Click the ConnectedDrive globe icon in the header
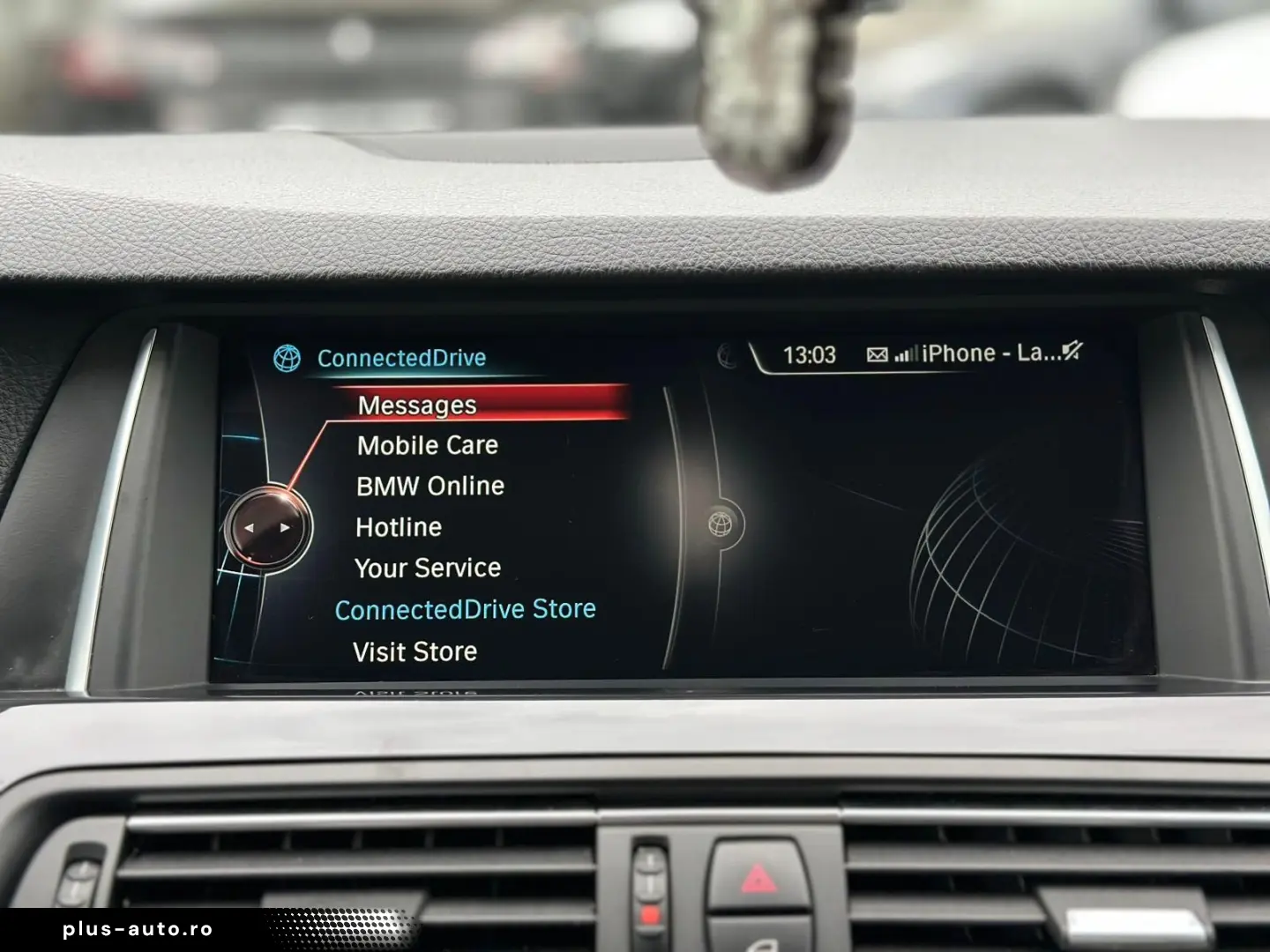The width and height of the screenshot is (1270, 952). (287, 358)
